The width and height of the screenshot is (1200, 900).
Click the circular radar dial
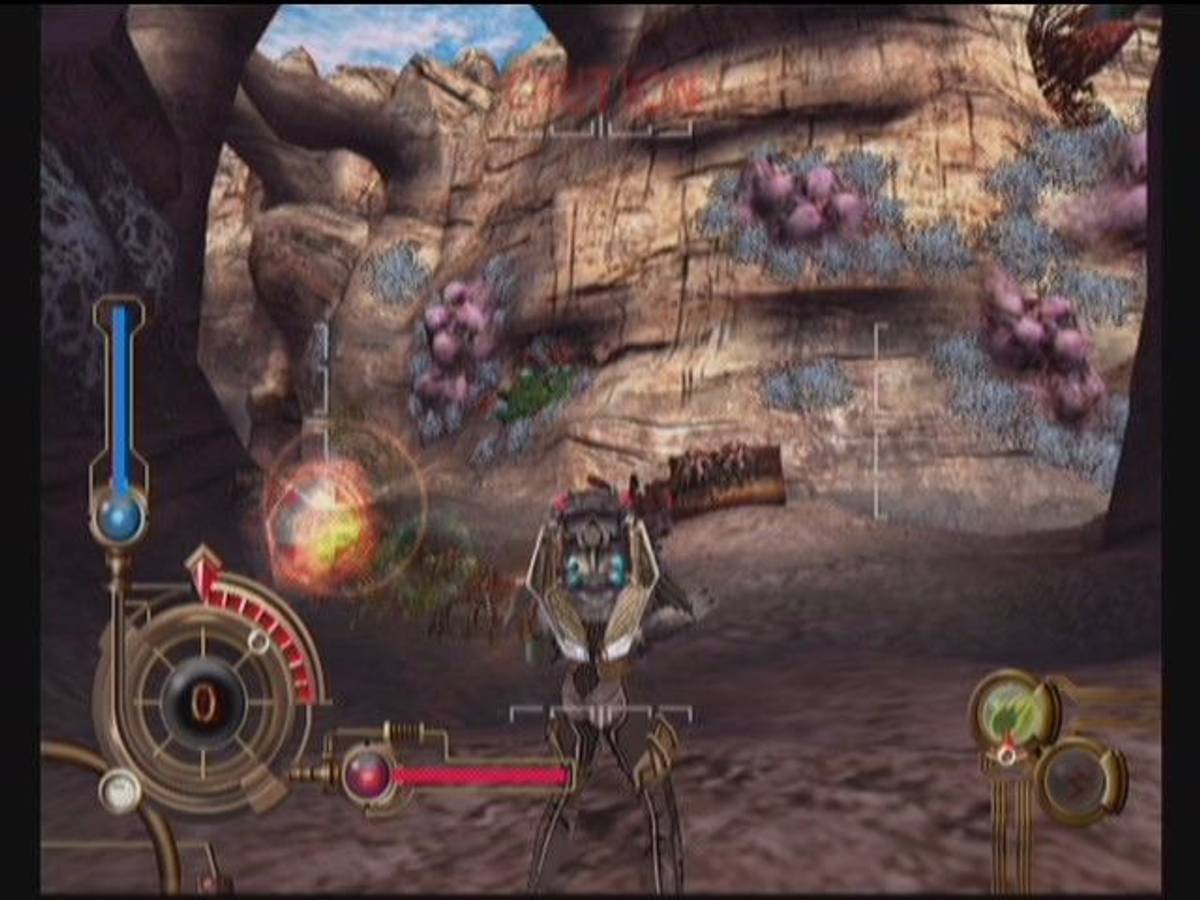click(204, 700)
